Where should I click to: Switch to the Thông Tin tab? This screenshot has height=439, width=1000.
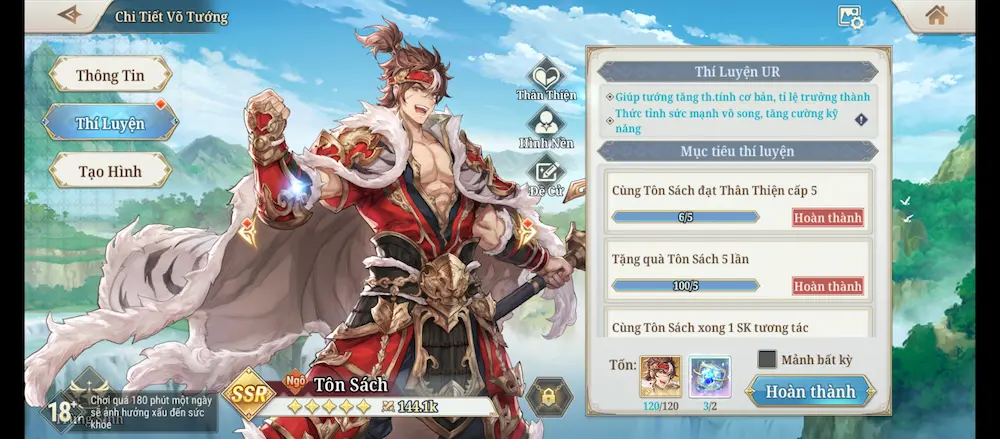pos(110,76)
